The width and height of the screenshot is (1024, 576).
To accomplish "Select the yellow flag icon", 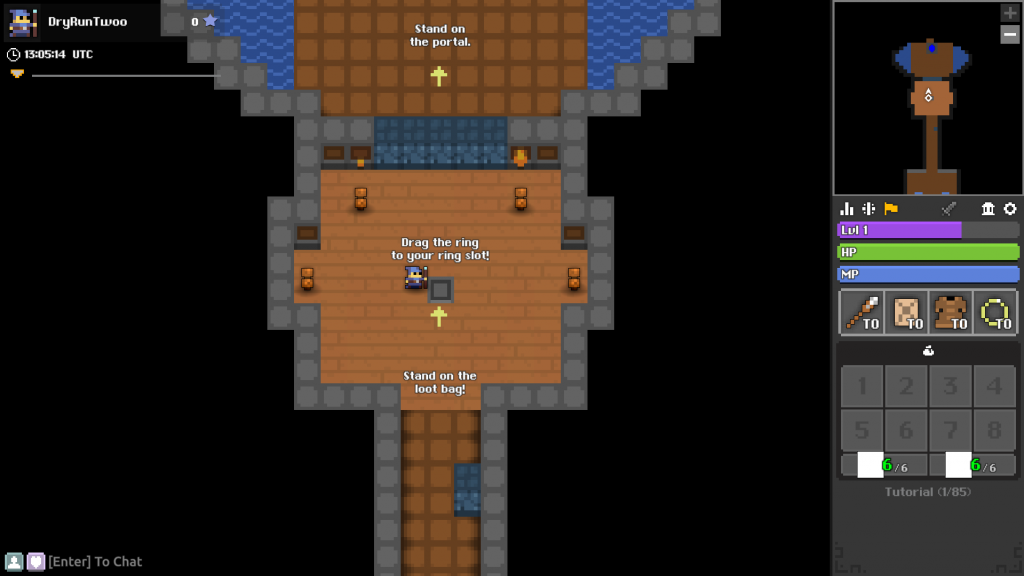I will (890, 208).
